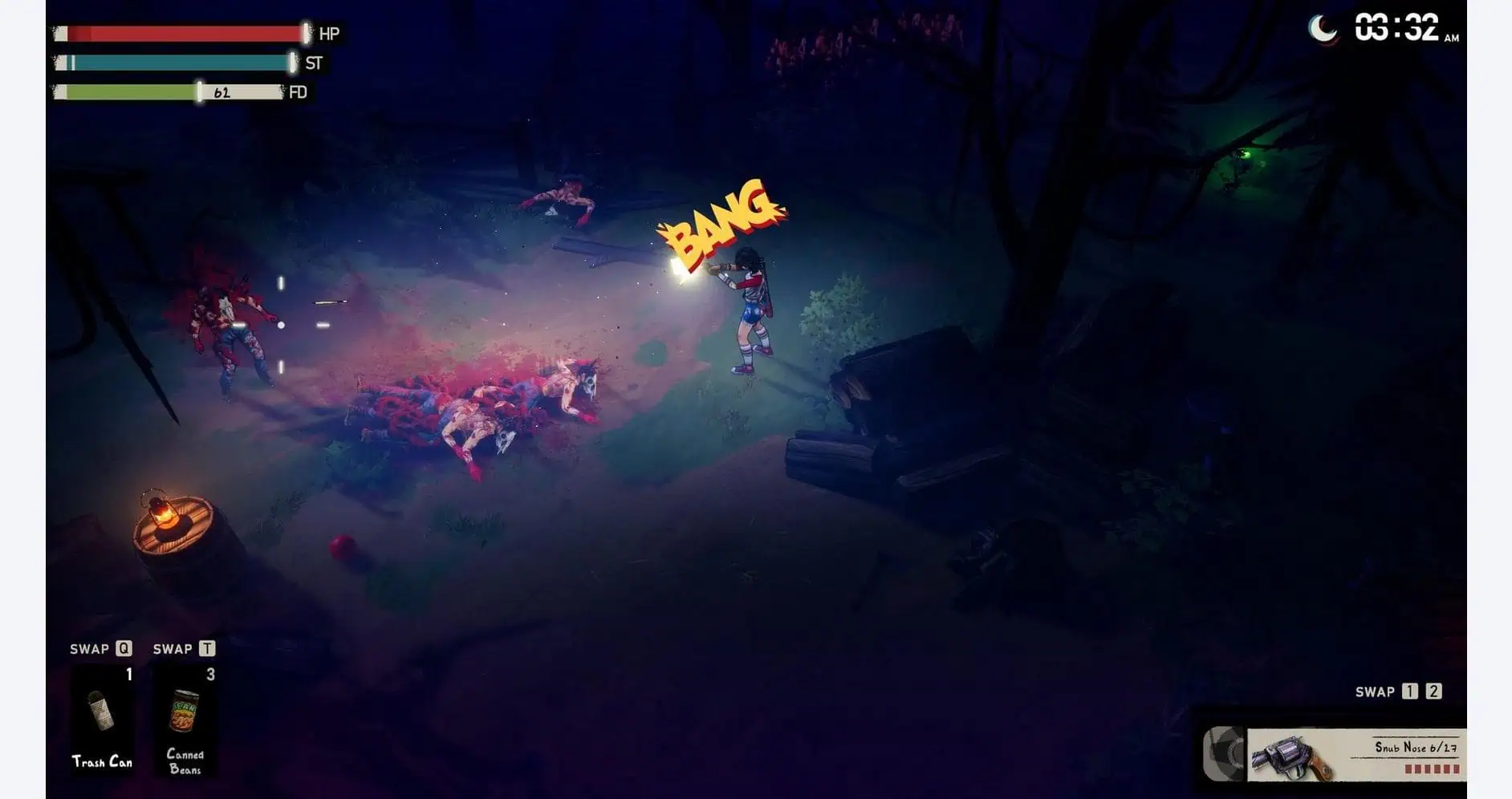Click the Trash Can count showing 1

coord(128,673)
